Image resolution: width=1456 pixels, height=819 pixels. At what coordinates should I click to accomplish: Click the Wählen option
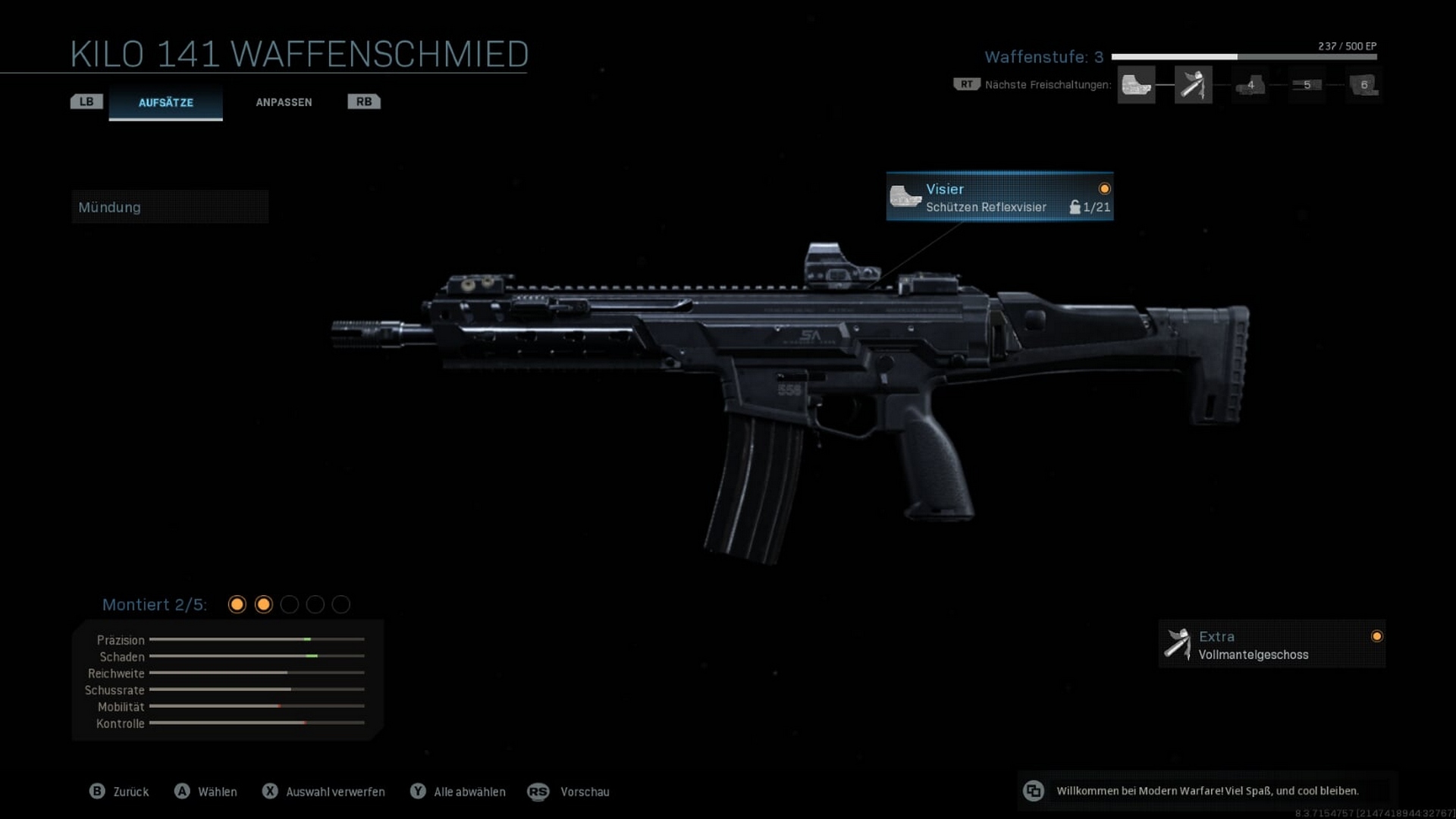pyautogui.click(x=206, y=792)
